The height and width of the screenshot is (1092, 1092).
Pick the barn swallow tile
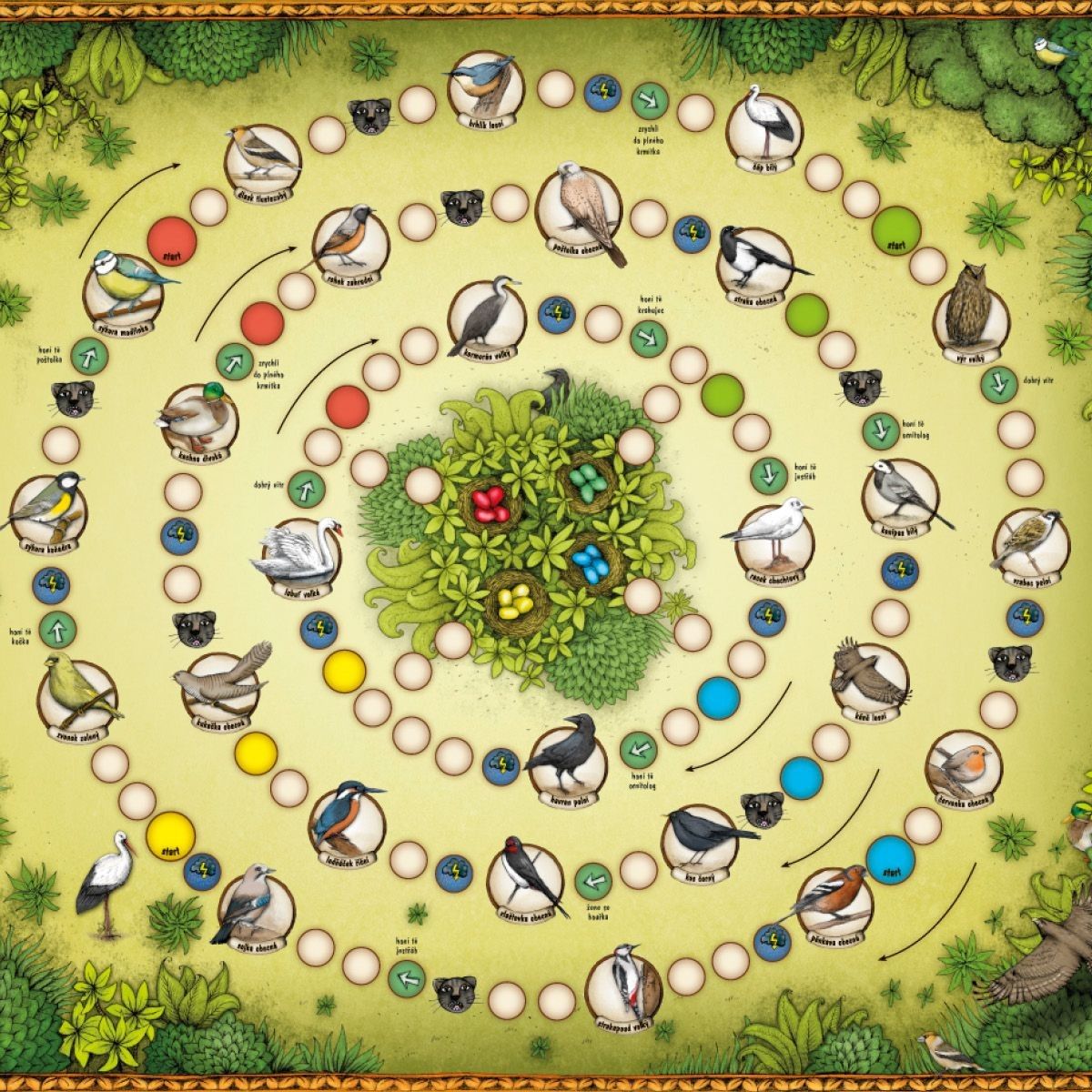point(530,875)
